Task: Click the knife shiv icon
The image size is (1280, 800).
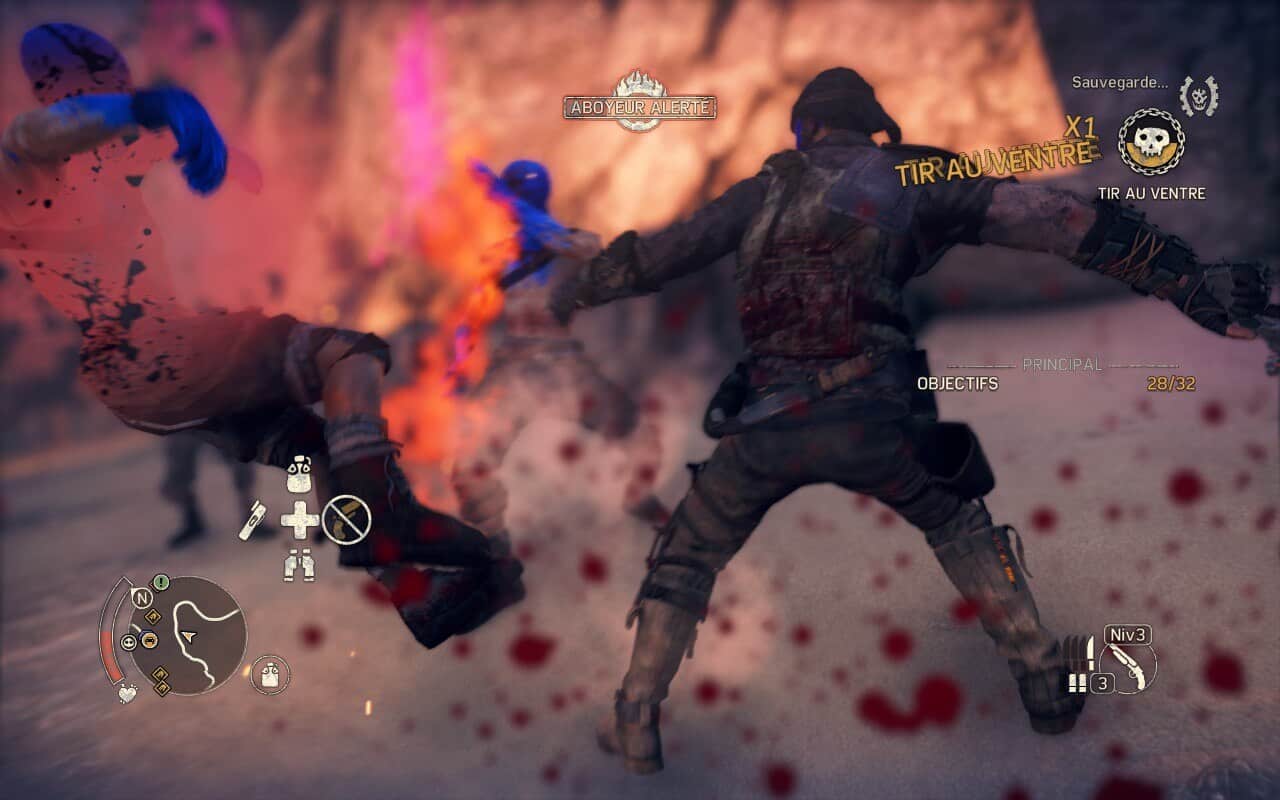Action: [x=1093, y=653]
